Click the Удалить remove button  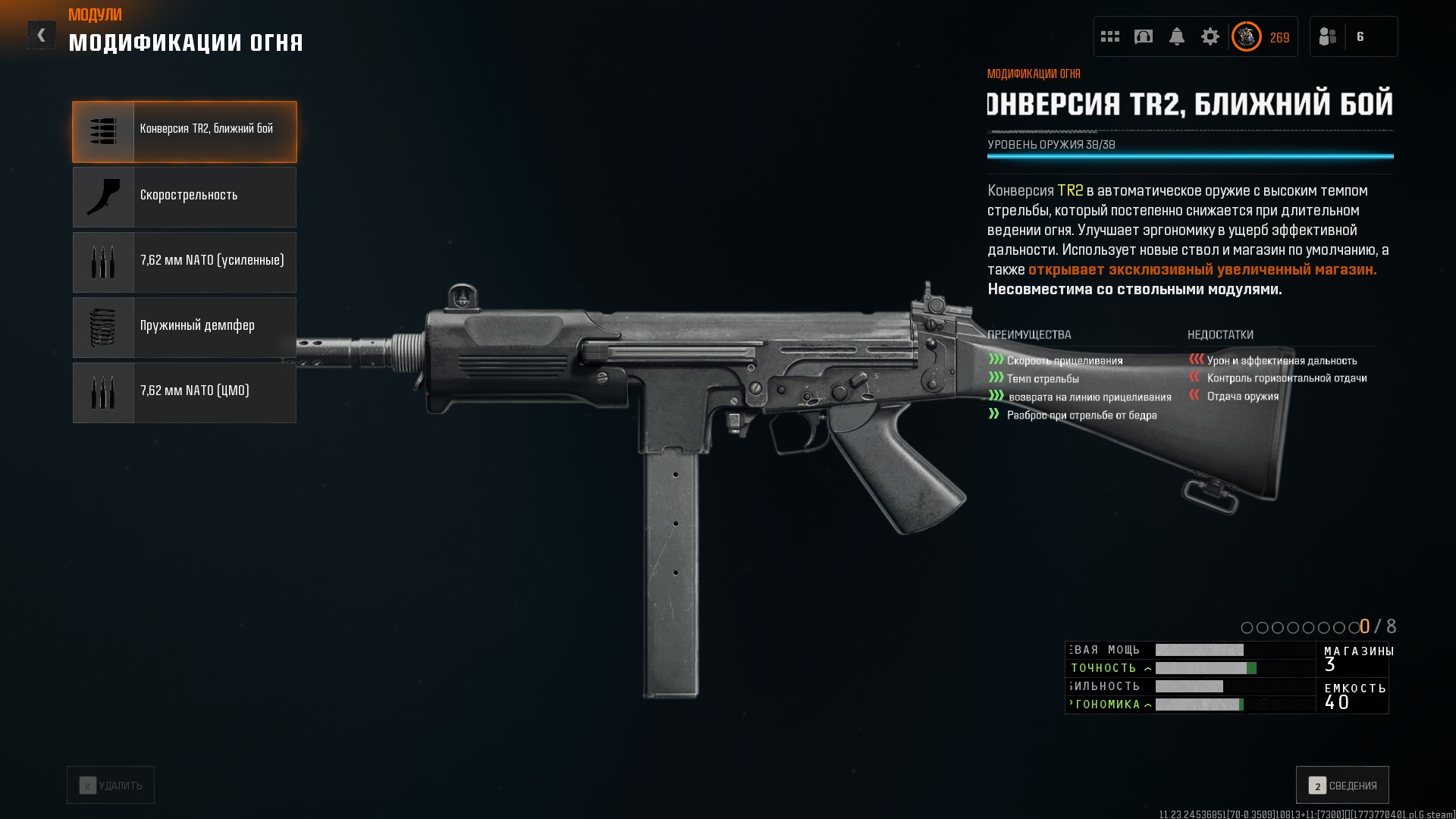[111, 785]
